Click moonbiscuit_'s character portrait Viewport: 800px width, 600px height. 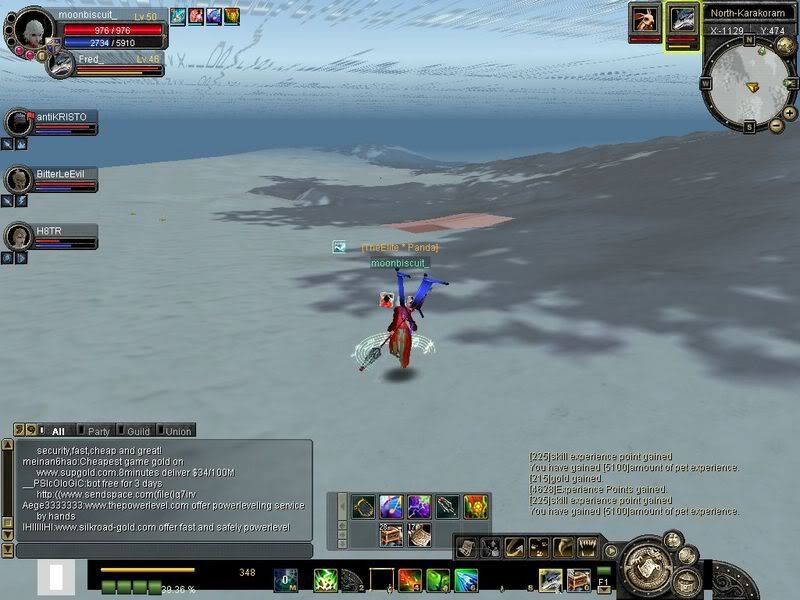coord(34,27)
